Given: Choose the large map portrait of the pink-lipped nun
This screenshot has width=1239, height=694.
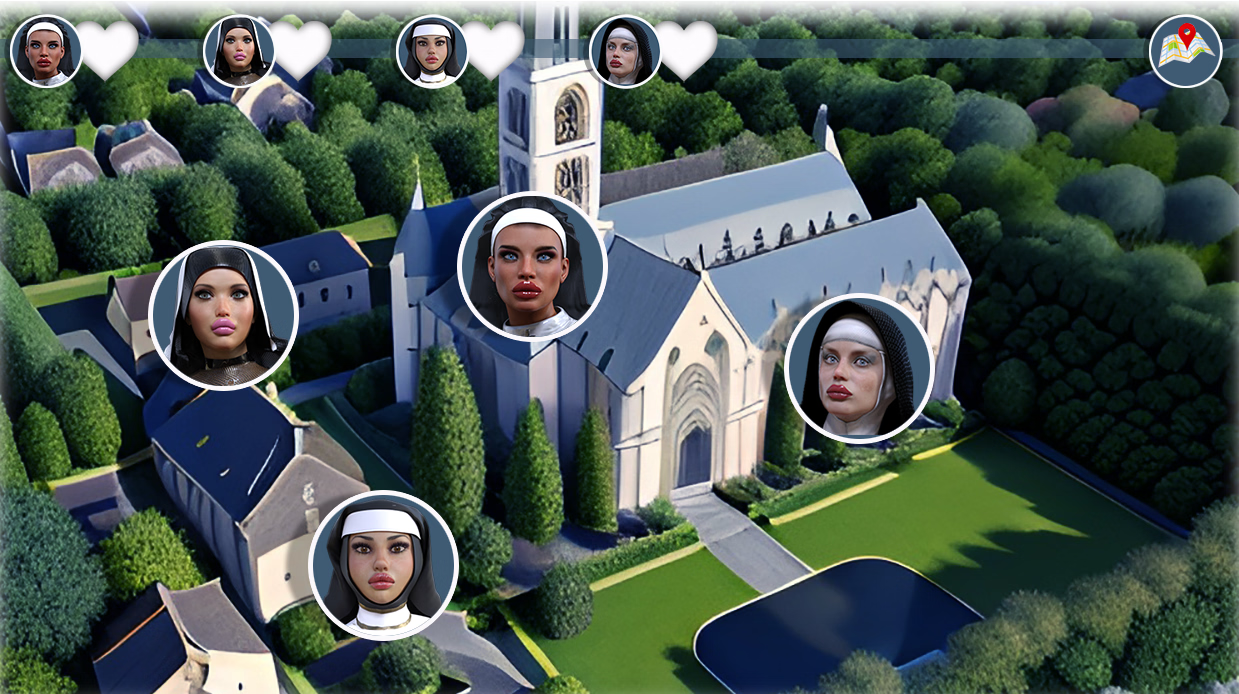Looking at the screenshot, I should (x=223, y=315).
